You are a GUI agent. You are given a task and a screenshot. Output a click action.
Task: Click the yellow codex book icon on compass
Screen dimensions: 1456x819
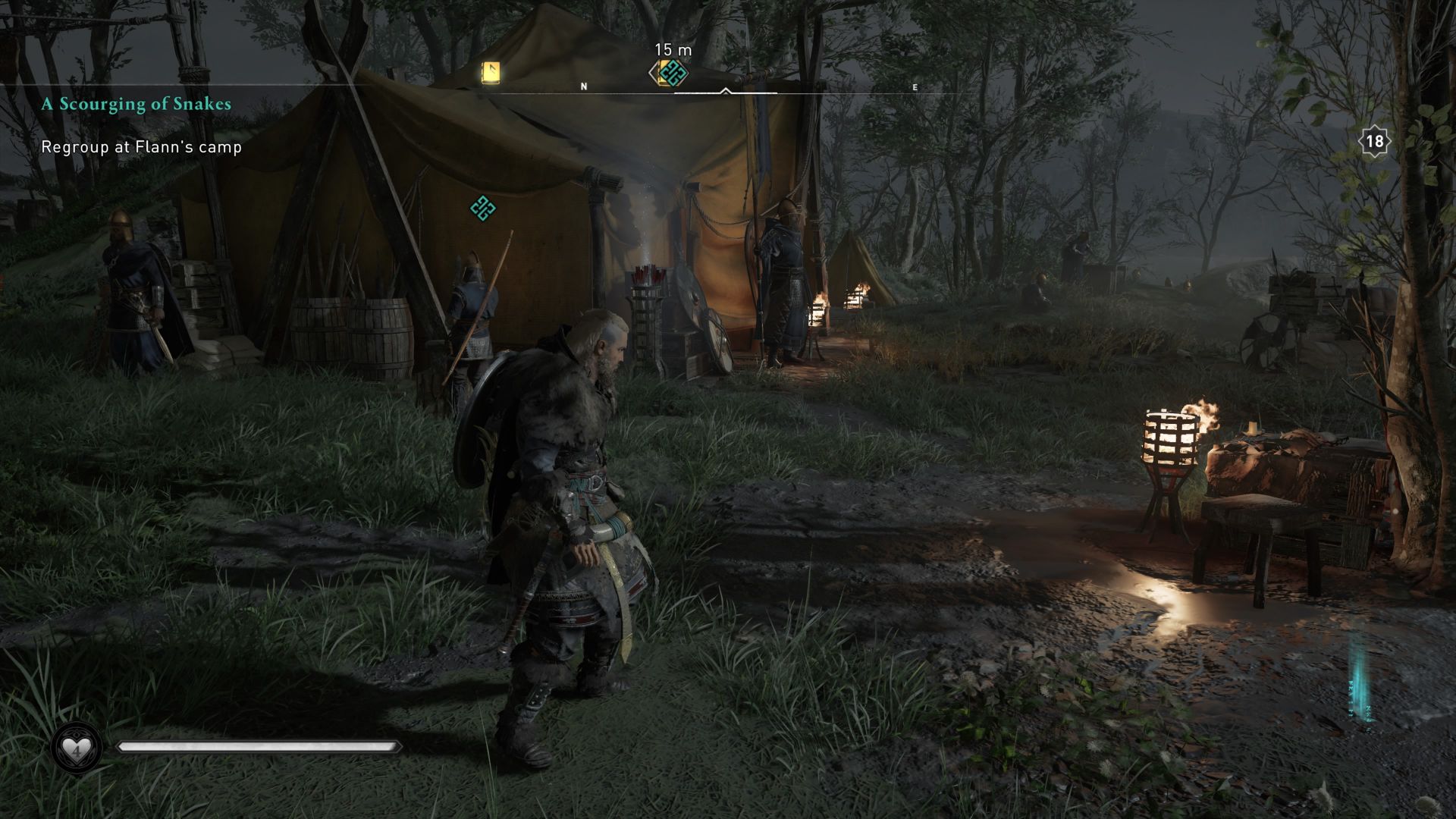(x=490, y=71)
